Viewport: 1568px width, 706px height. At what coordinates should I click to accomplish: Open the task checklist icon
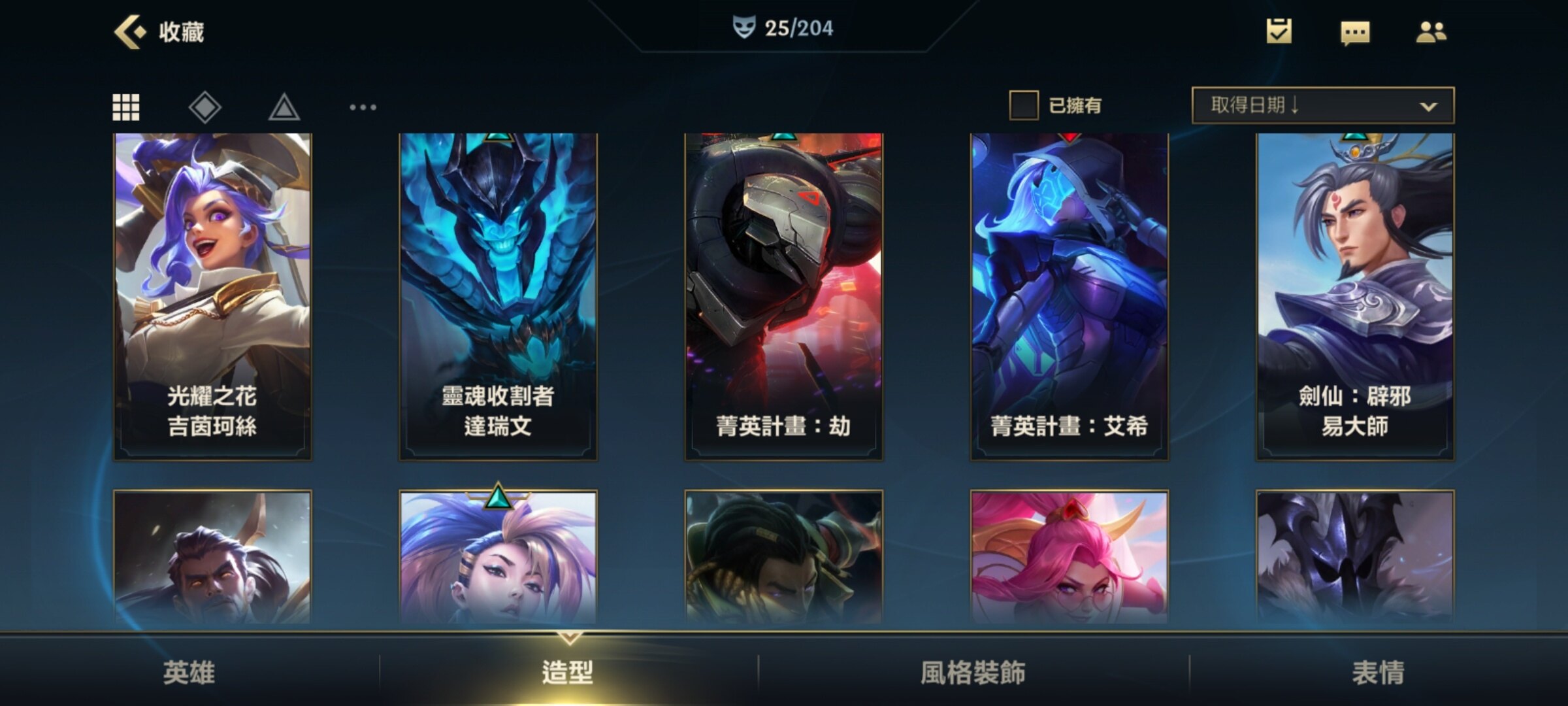(x=1279, y=31)
